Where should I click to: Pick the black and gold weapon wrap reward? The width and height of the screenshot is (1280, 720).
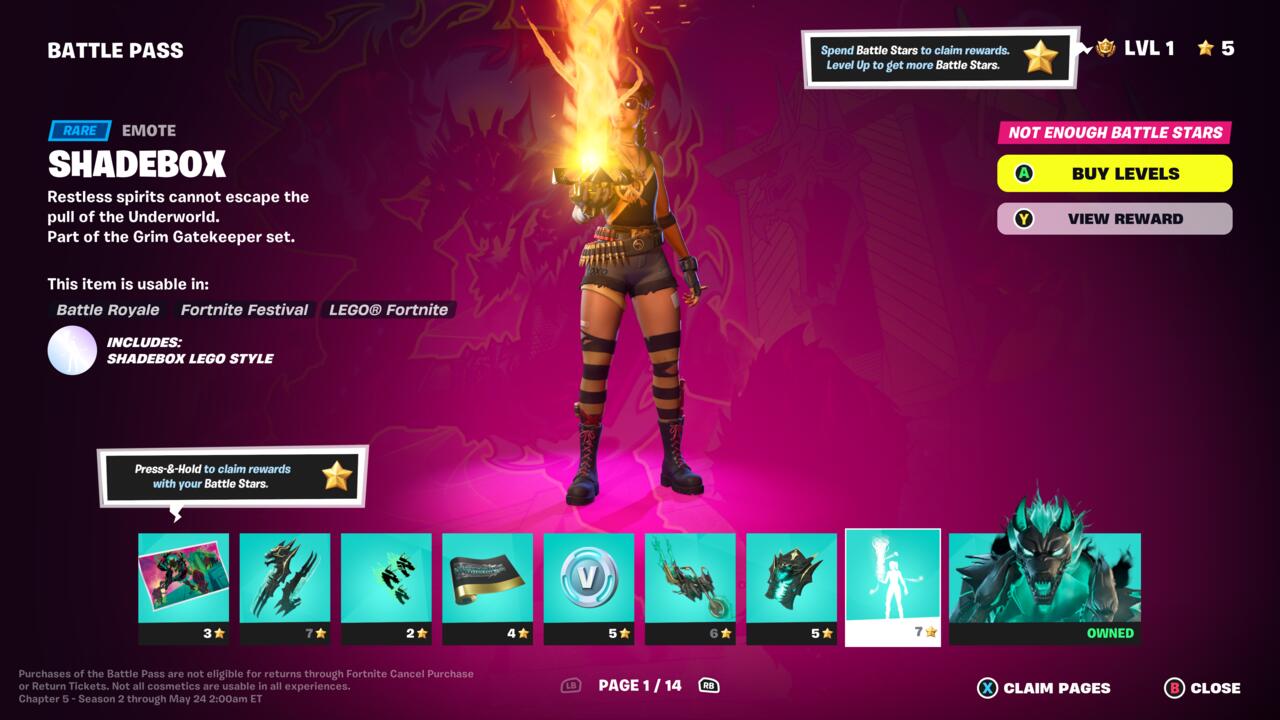[488, 588]
